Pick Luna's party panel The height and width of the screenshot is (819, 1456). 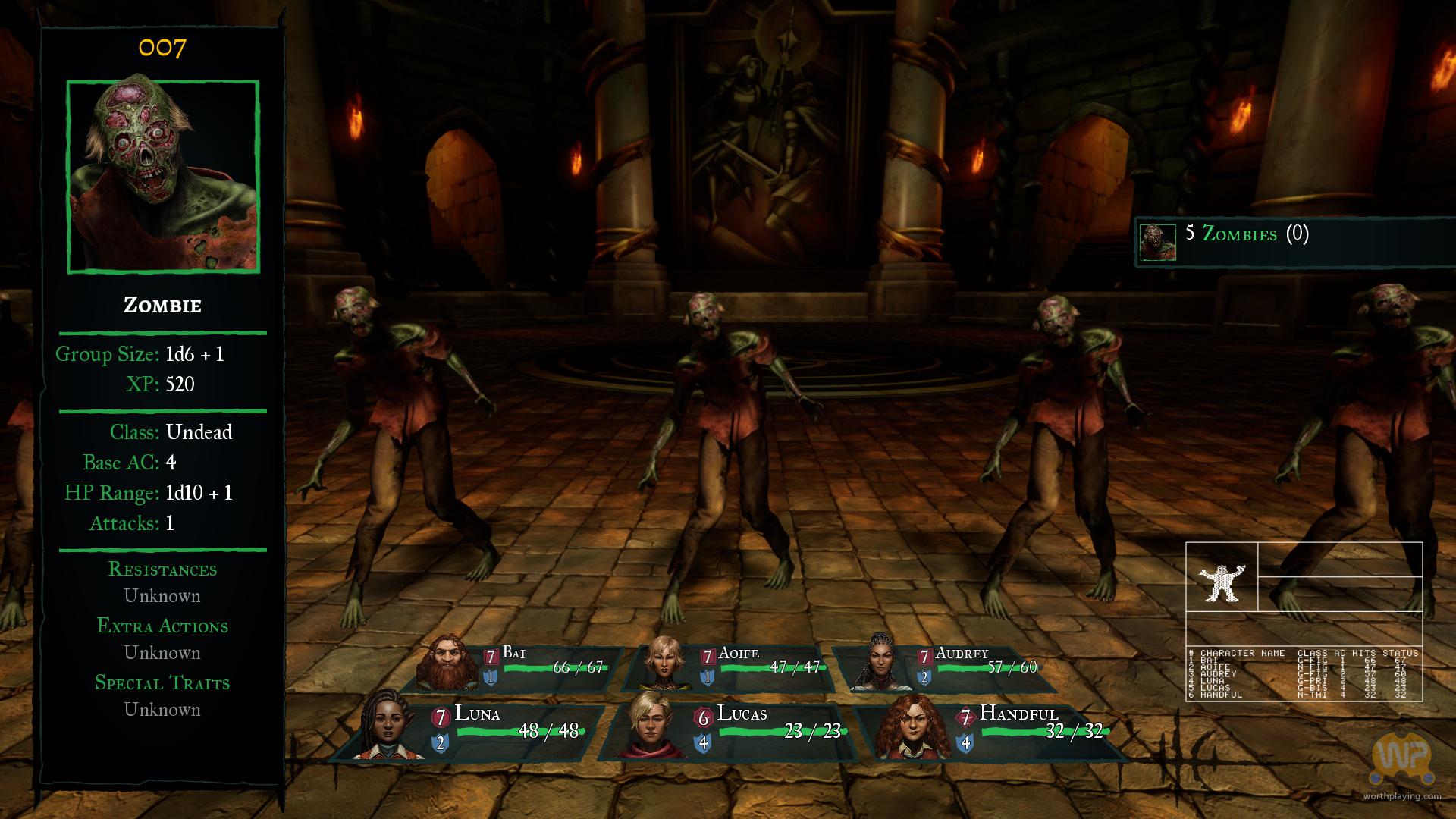click(470, 730)
